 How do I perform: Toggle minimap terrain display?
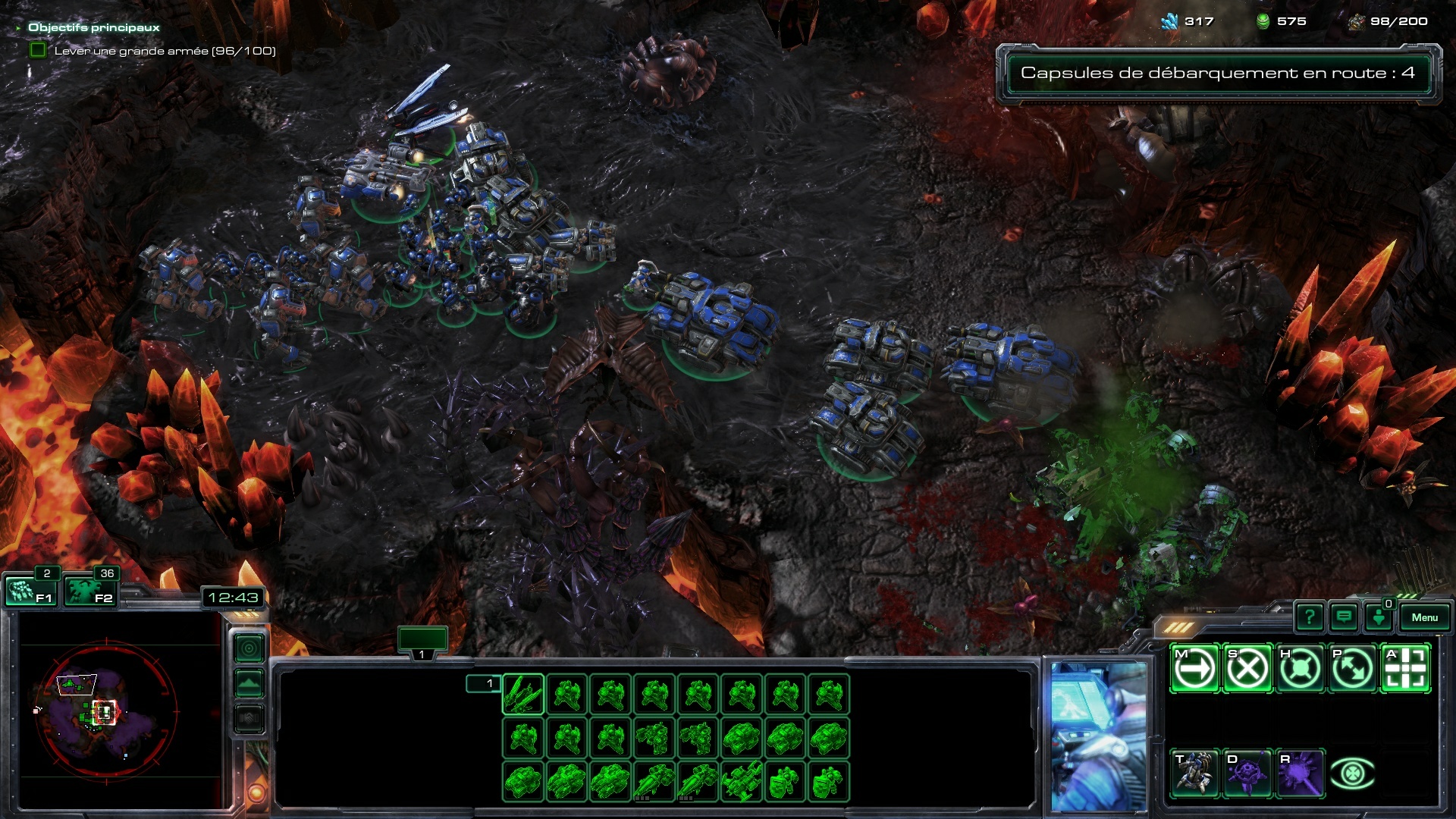(249, 683)
